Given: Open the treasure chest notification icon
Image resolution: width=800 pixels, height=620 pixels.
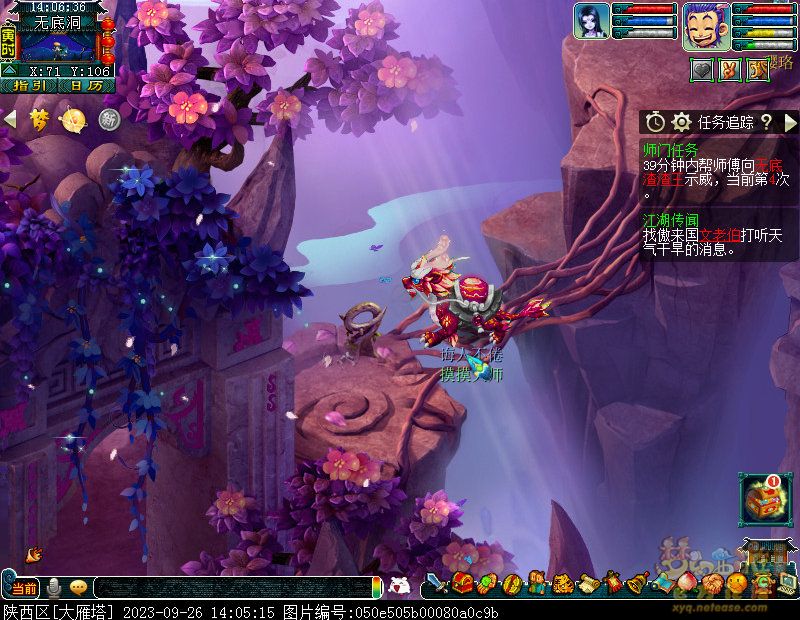Looking at the screenshot, I should (765, 499).
